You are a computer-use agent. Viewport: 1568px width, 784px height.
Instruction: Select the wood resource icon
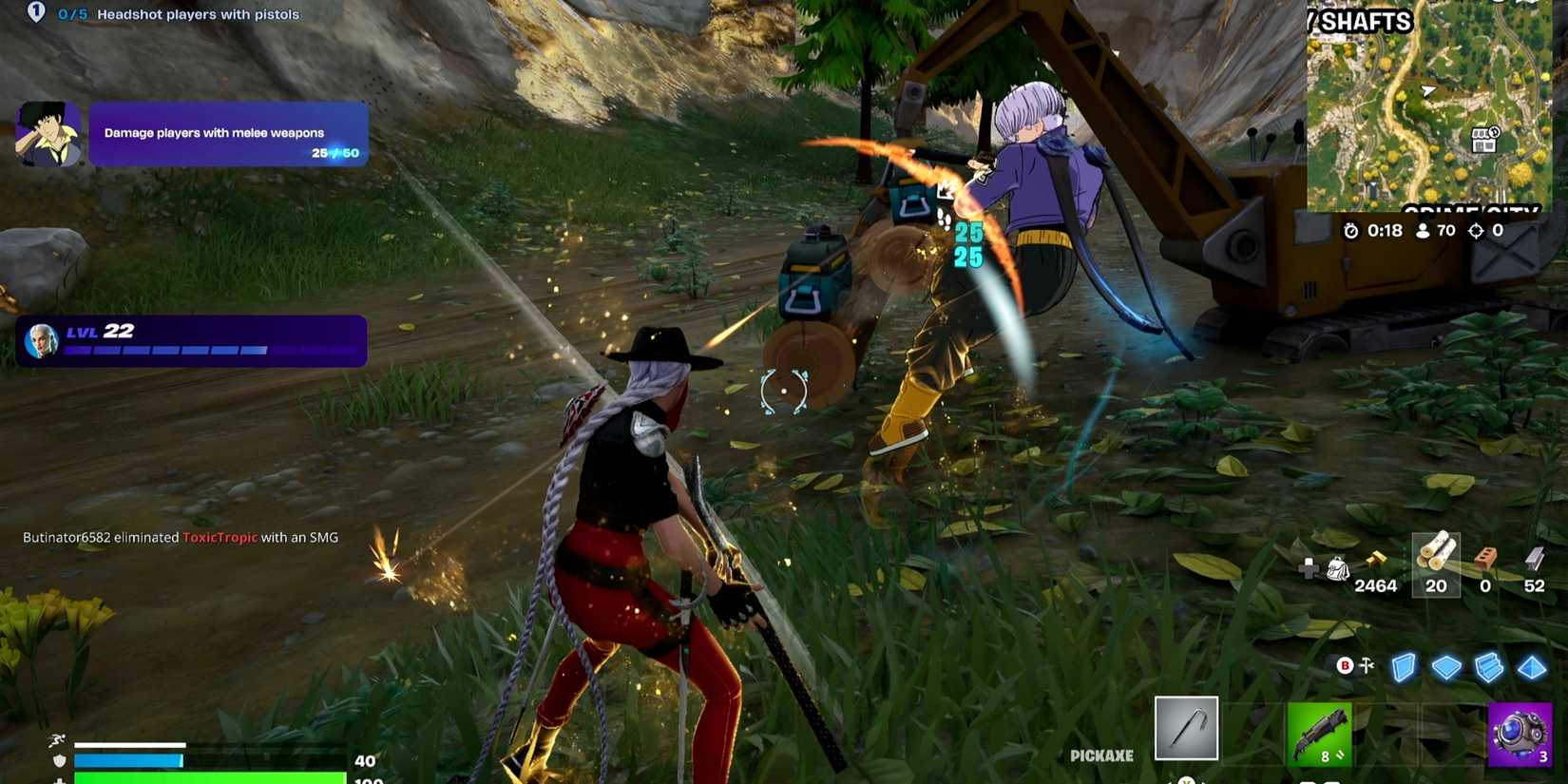tap(1436, 554)
